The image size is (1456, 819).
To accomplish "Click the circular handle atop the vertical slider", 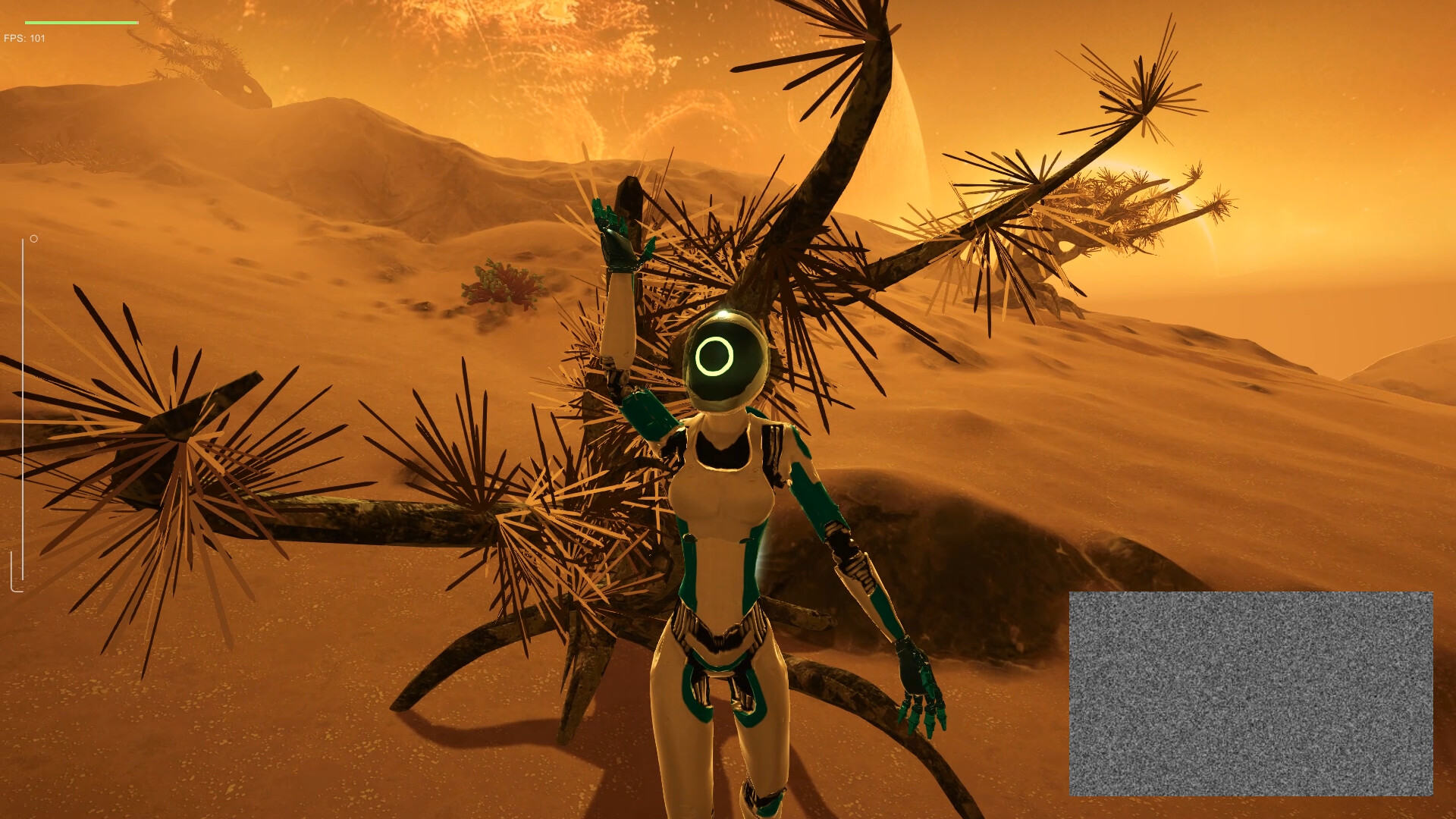I will [33, 239].
